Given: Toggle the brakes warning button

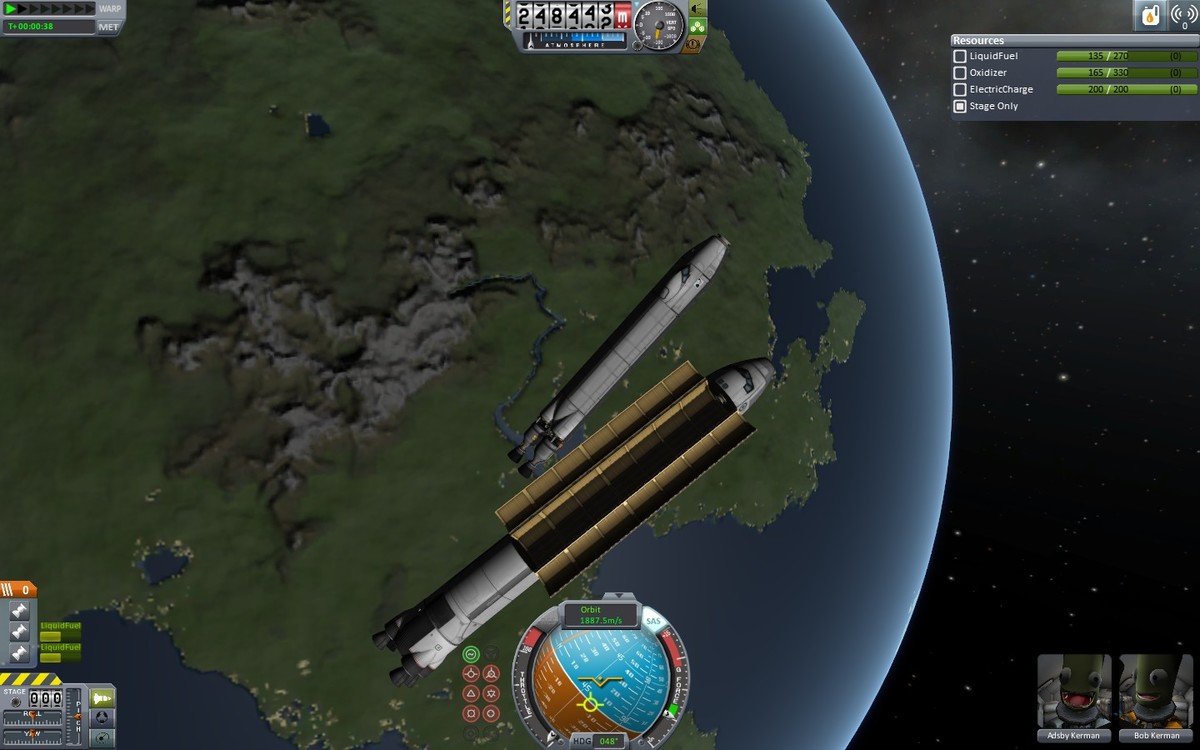Looking at the screenshot, I should (691, 44).
